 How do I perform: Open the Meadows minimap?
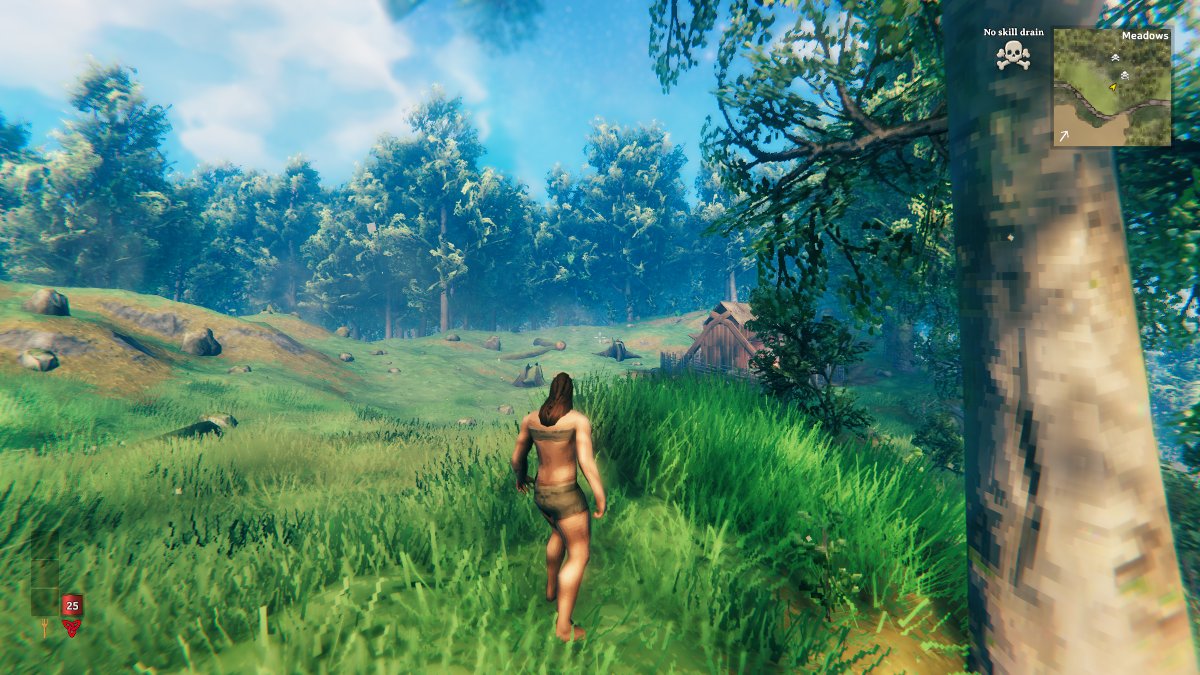point(1111,88)
